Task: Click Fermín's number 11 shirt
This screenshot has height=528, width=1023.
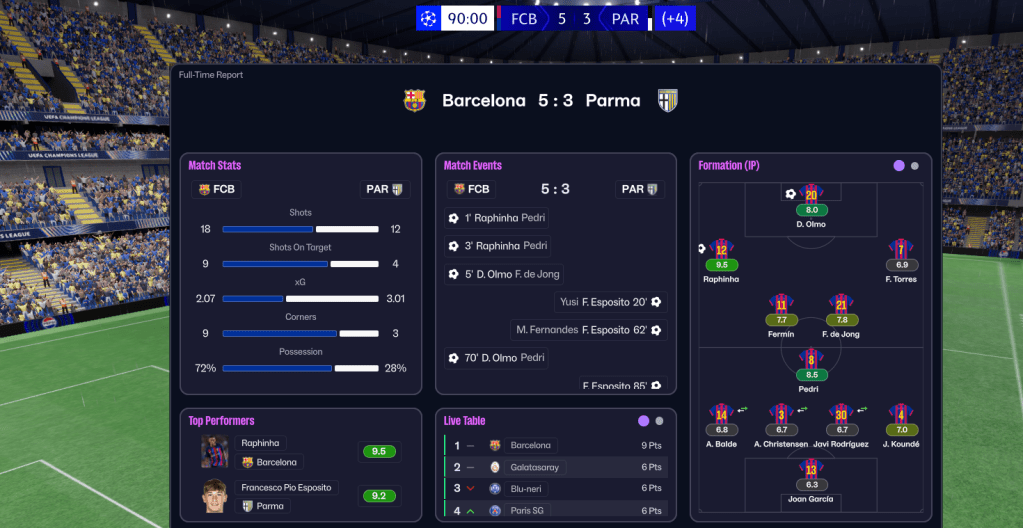Action: point(781,305)
